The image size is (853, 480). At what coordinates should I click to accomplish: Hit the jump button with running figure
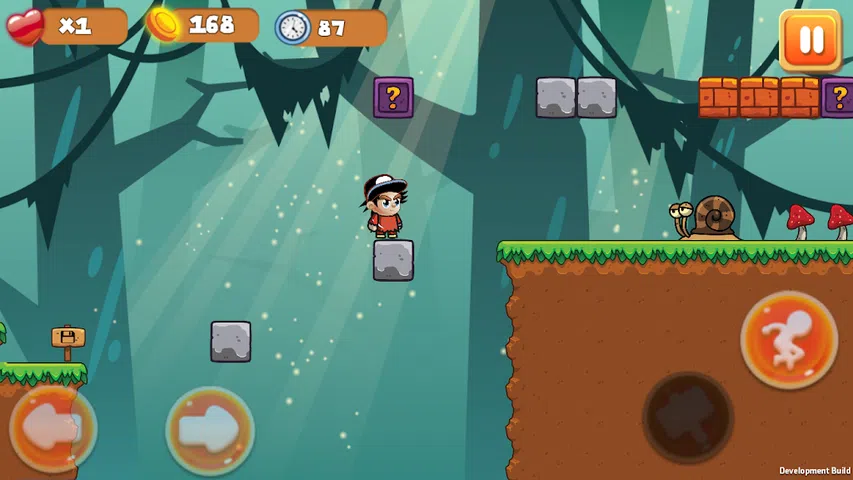pos(789,339)
